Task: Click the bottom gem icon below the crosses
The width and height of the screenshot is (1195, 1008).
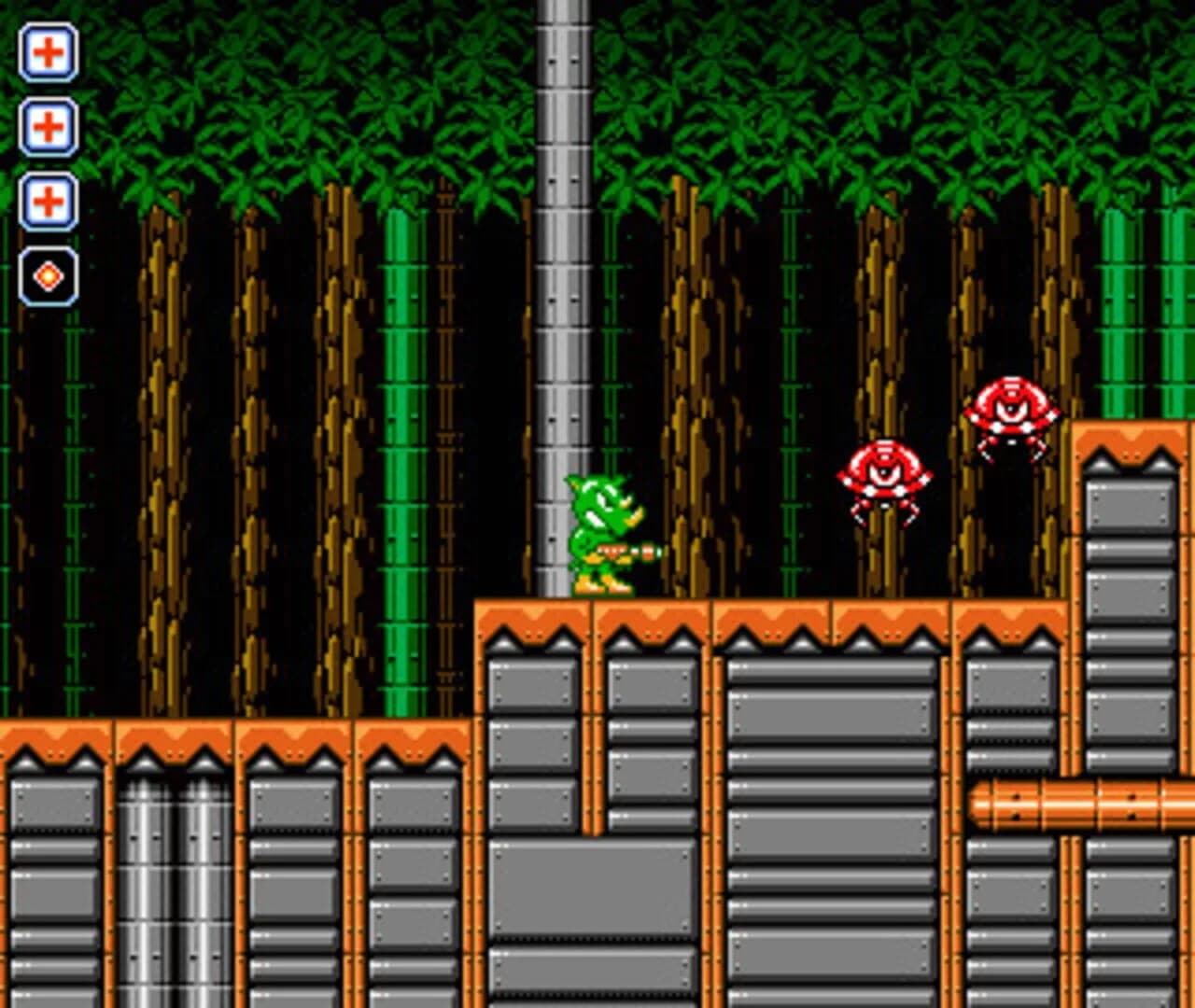Action: [x=49, y=273]
